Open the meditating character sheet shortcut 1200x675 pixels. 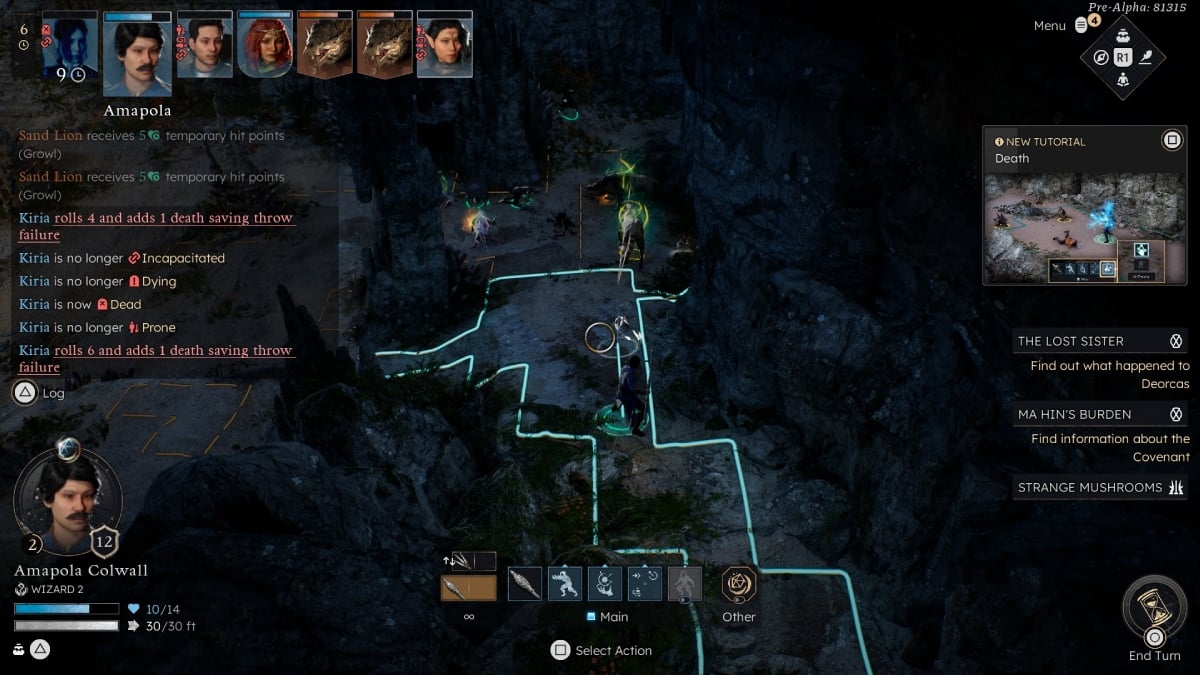[1123, 80]
